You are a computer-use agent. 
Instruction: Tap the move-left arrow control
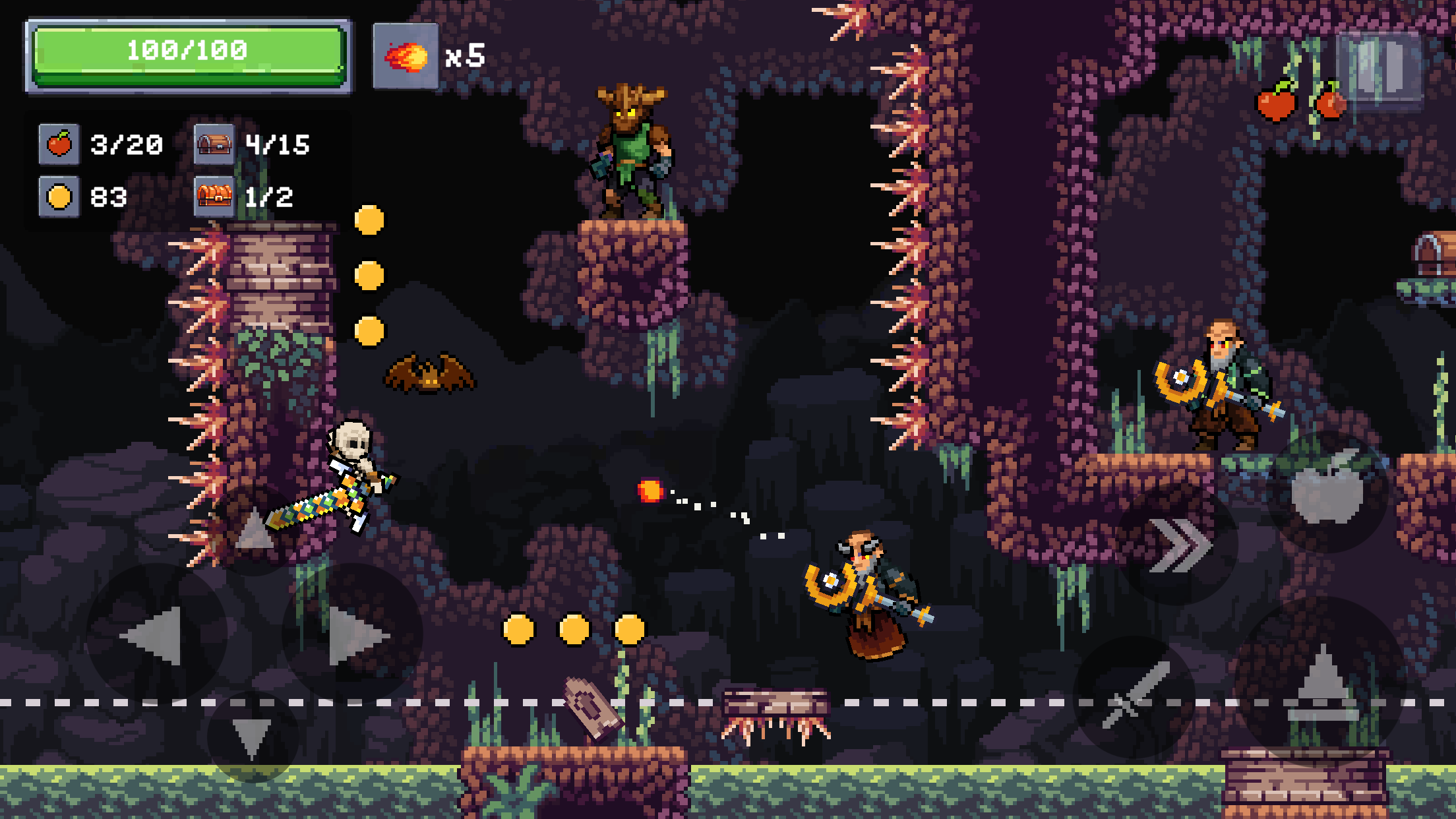[x=152, y=636]
